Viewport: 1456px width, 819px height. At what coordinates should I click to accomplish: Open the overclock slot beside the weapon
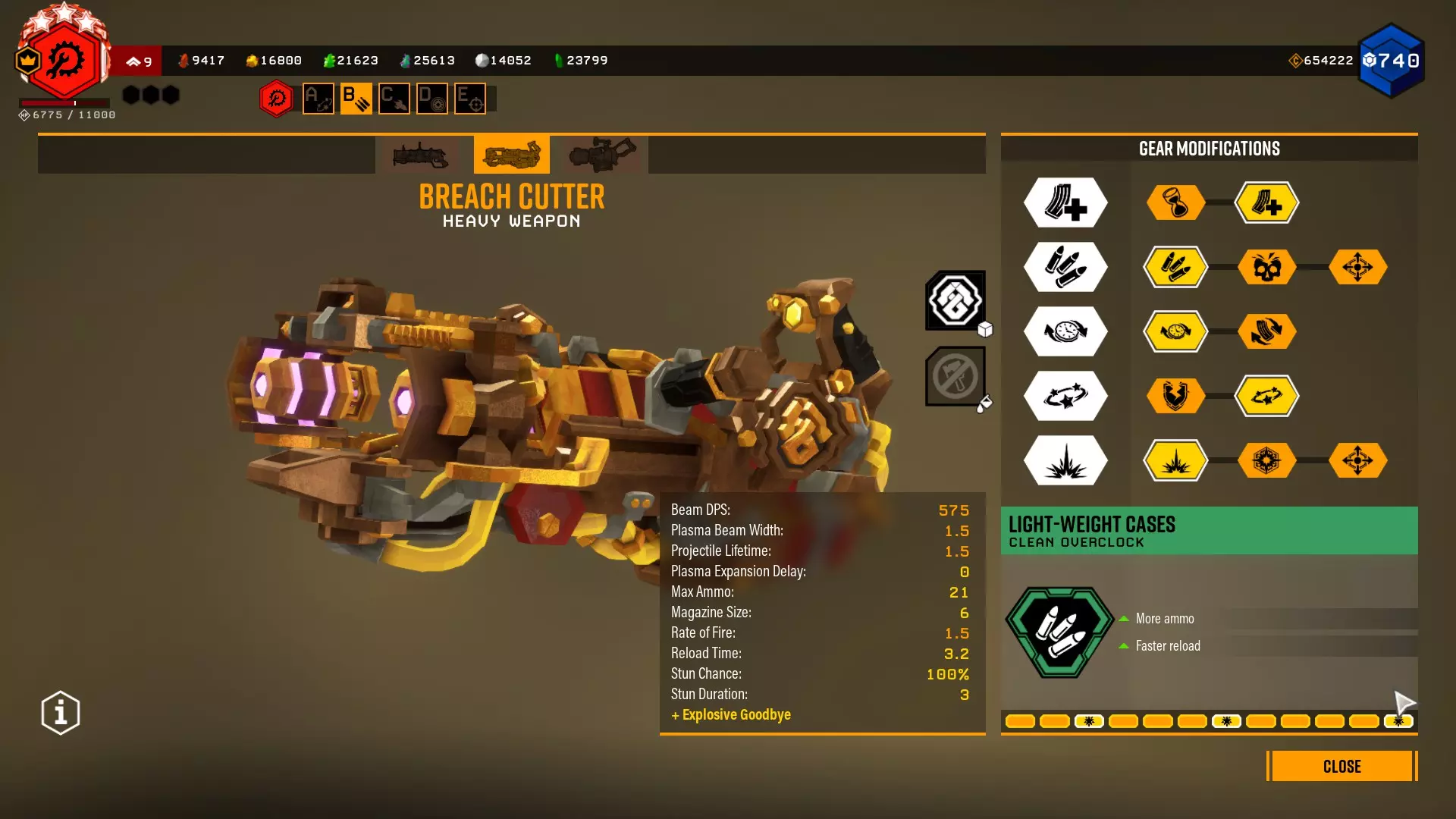[955, 300]
